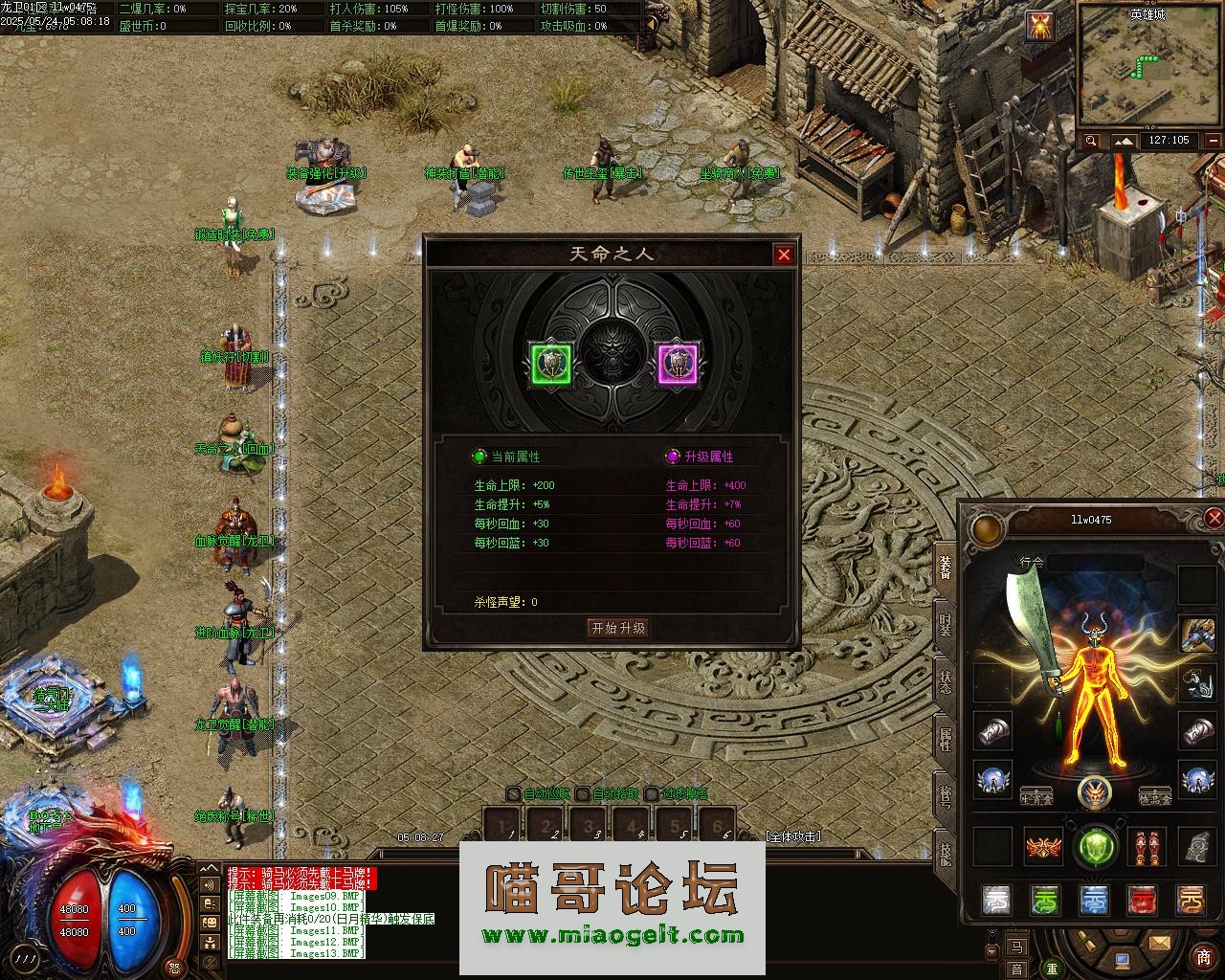Collapse the minimap with the minus button
Viewport: 1225px width, 980px height.
pos(1213,141)
